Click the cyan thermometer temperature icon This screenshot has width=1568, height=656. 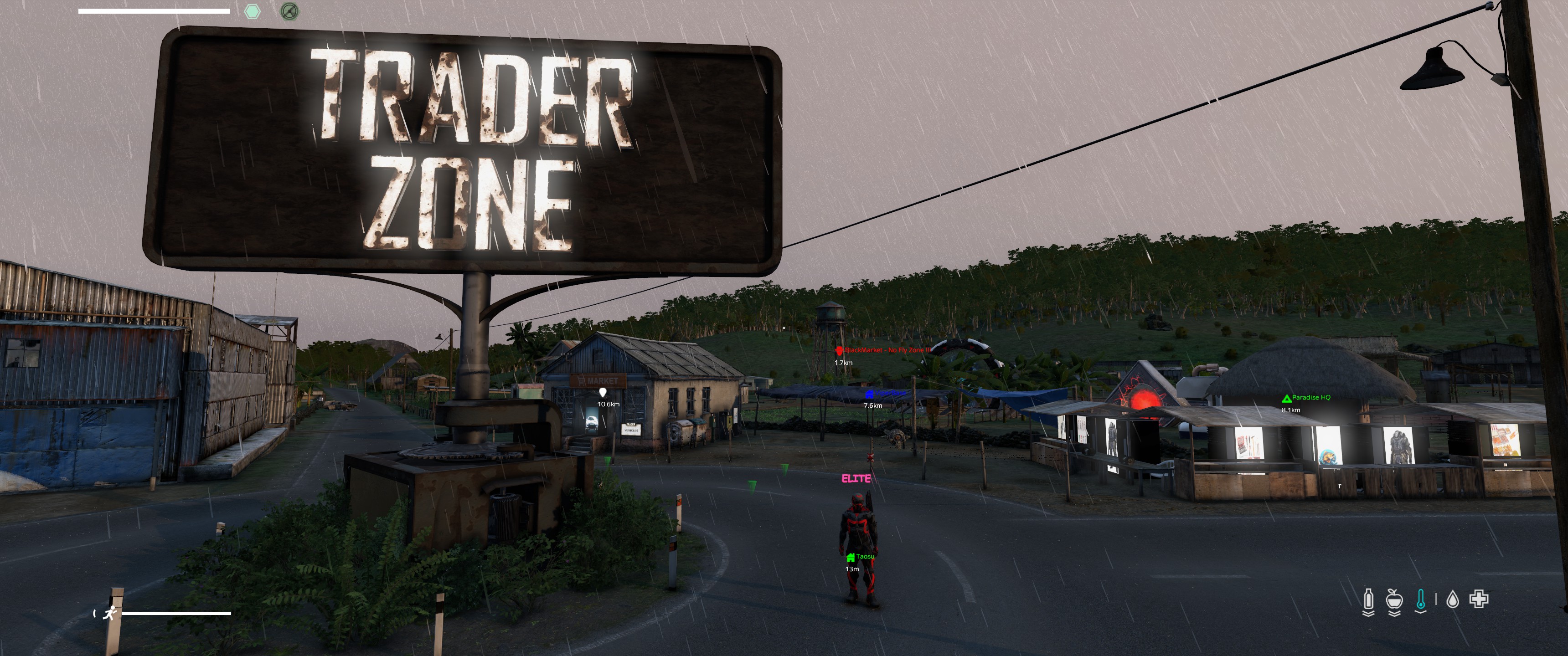[x=1421, y=600]
